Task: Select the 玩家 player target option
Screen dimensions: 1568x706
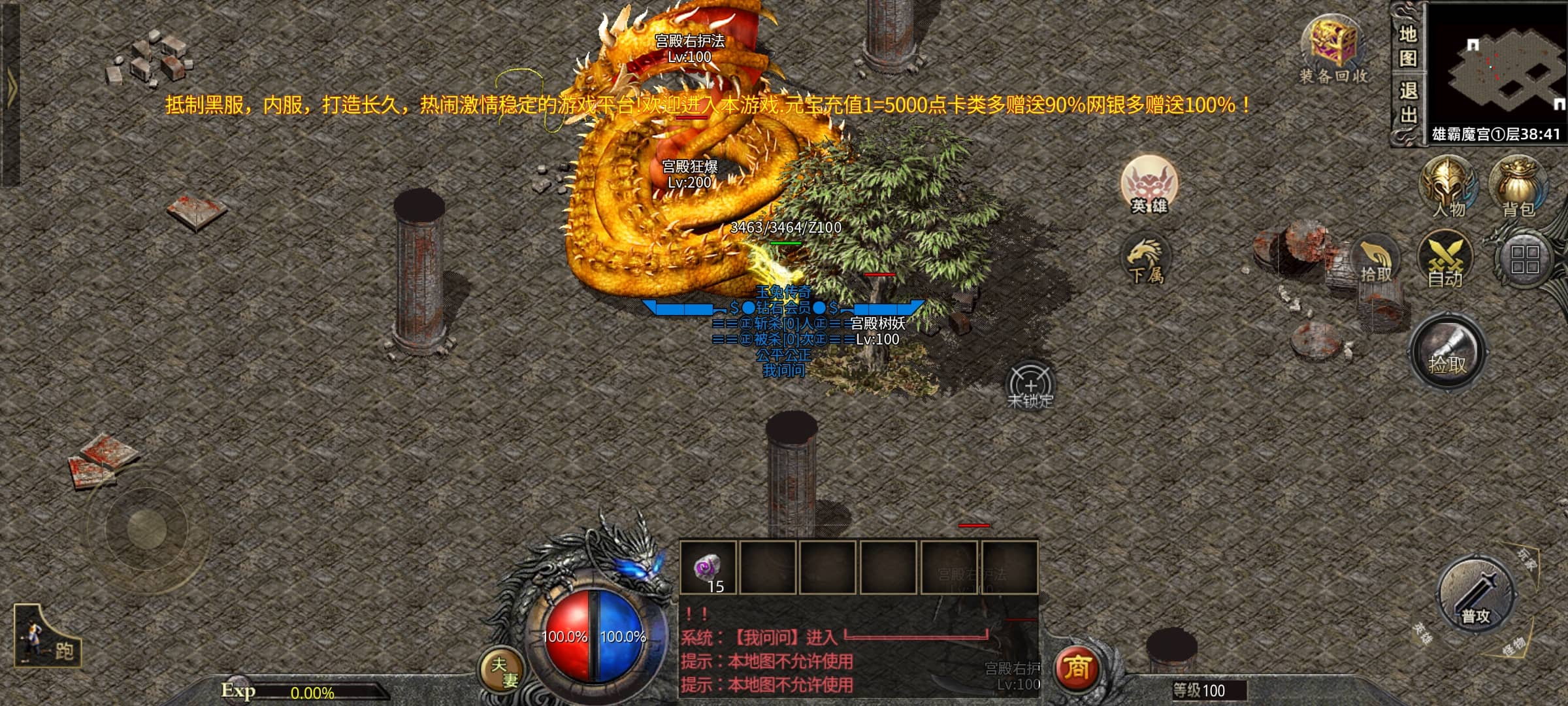Action: pos(1527,560)
